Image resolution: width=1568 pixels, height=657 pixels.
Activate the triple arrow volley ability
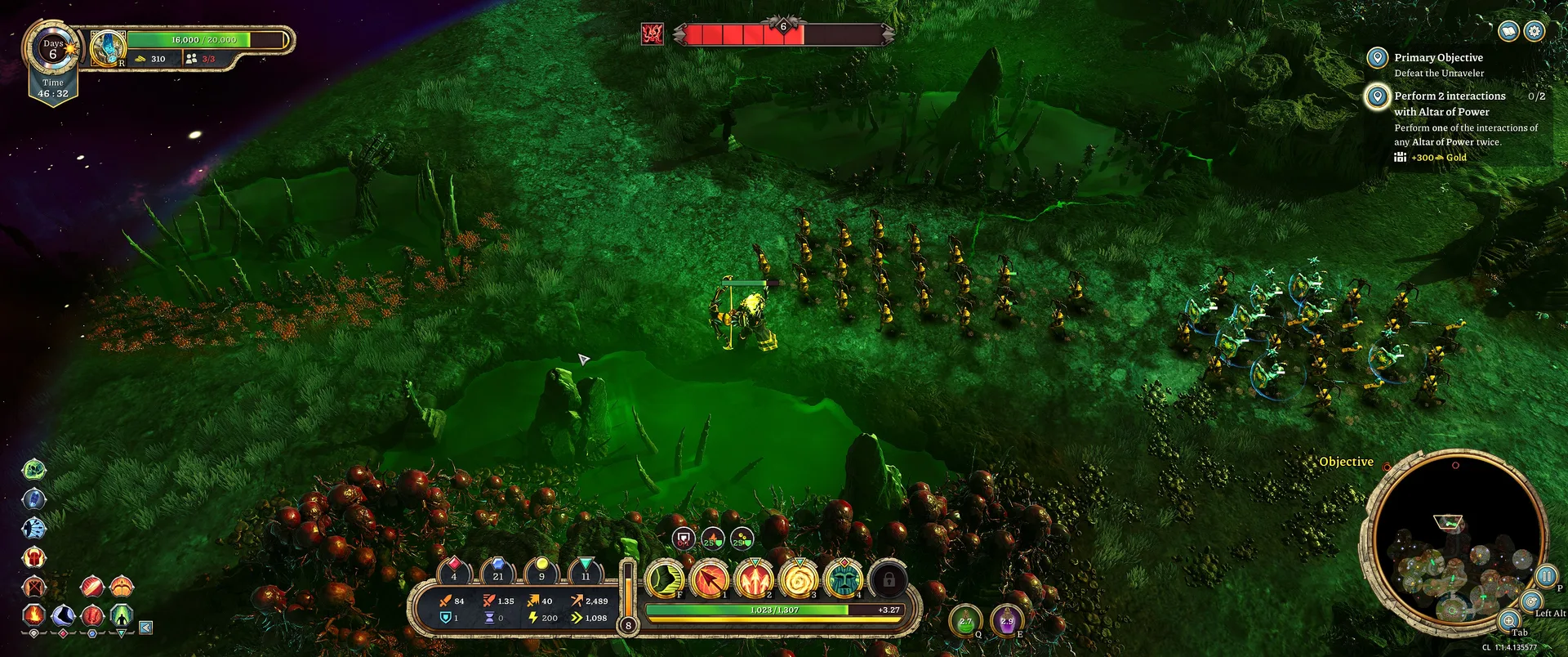click(x=755, y=579)
